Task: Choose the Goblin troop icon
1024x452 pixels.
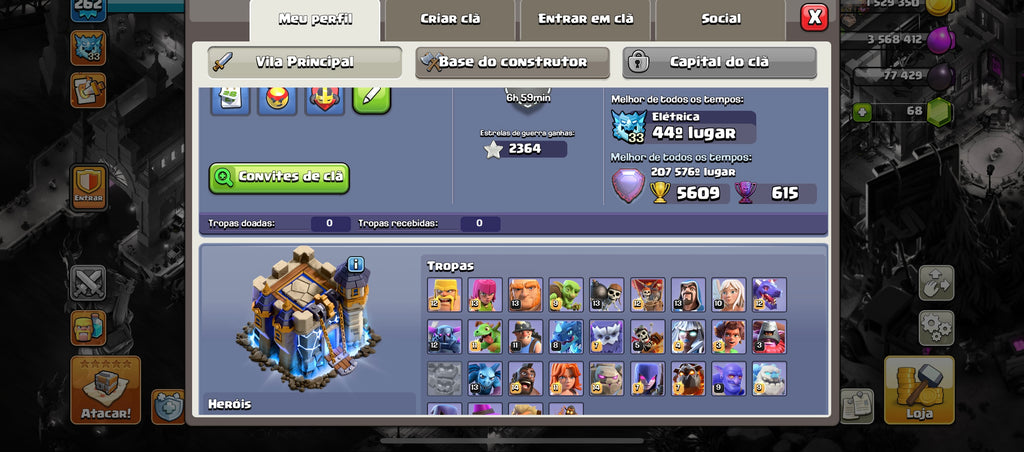Action: coord(566,295)
